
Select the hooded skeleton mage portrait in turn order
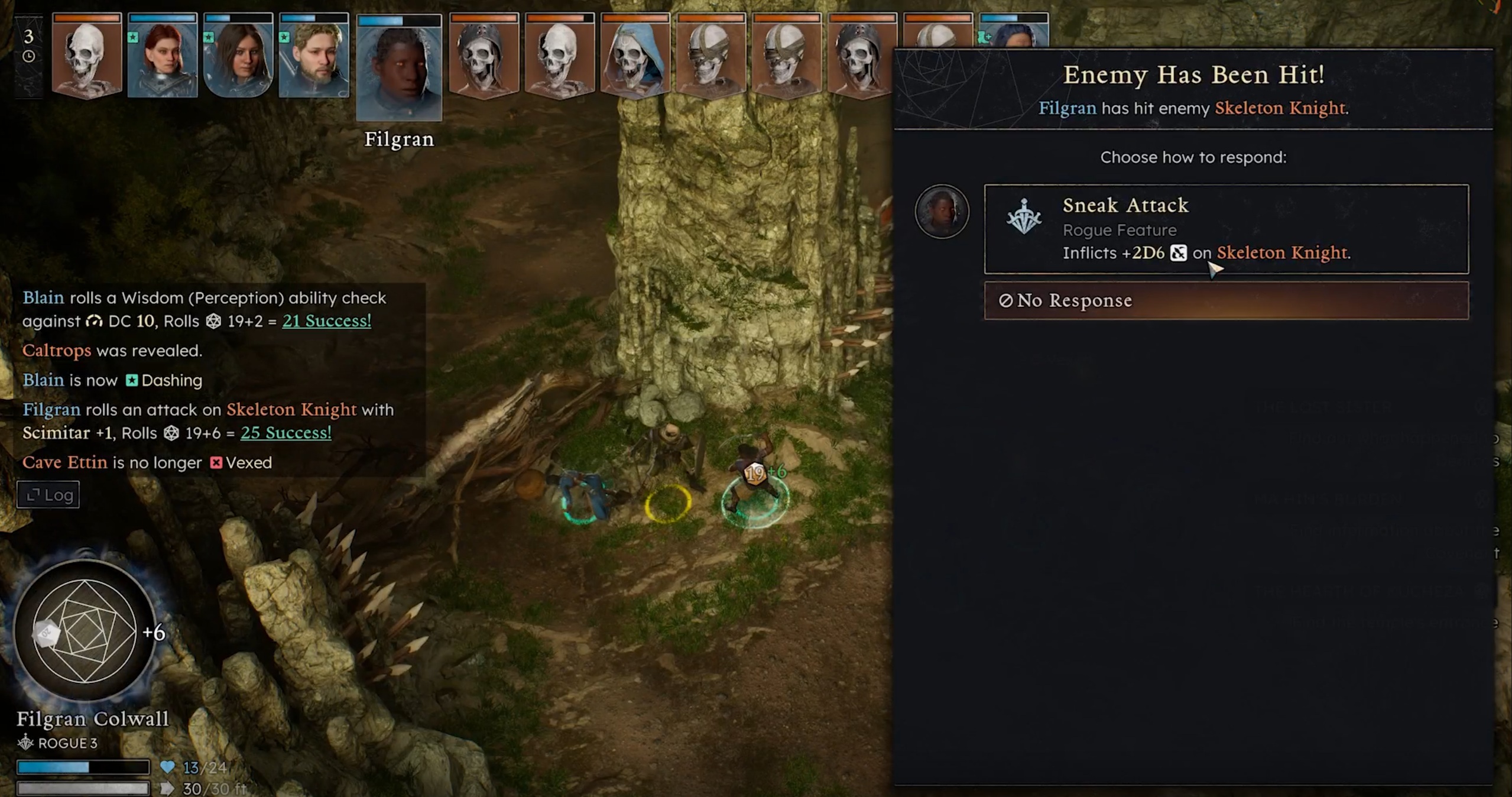point(635,59)
